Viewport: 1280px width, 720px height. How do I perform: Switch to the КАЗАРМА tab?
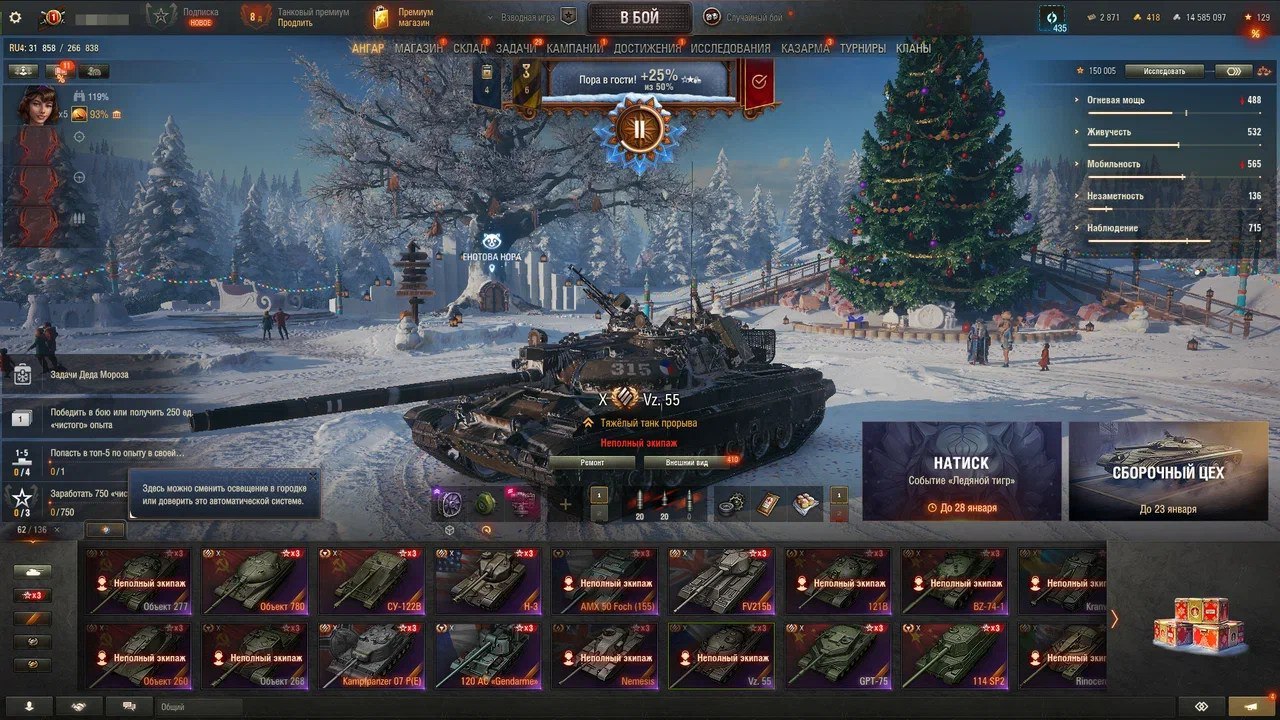point(805,48)
